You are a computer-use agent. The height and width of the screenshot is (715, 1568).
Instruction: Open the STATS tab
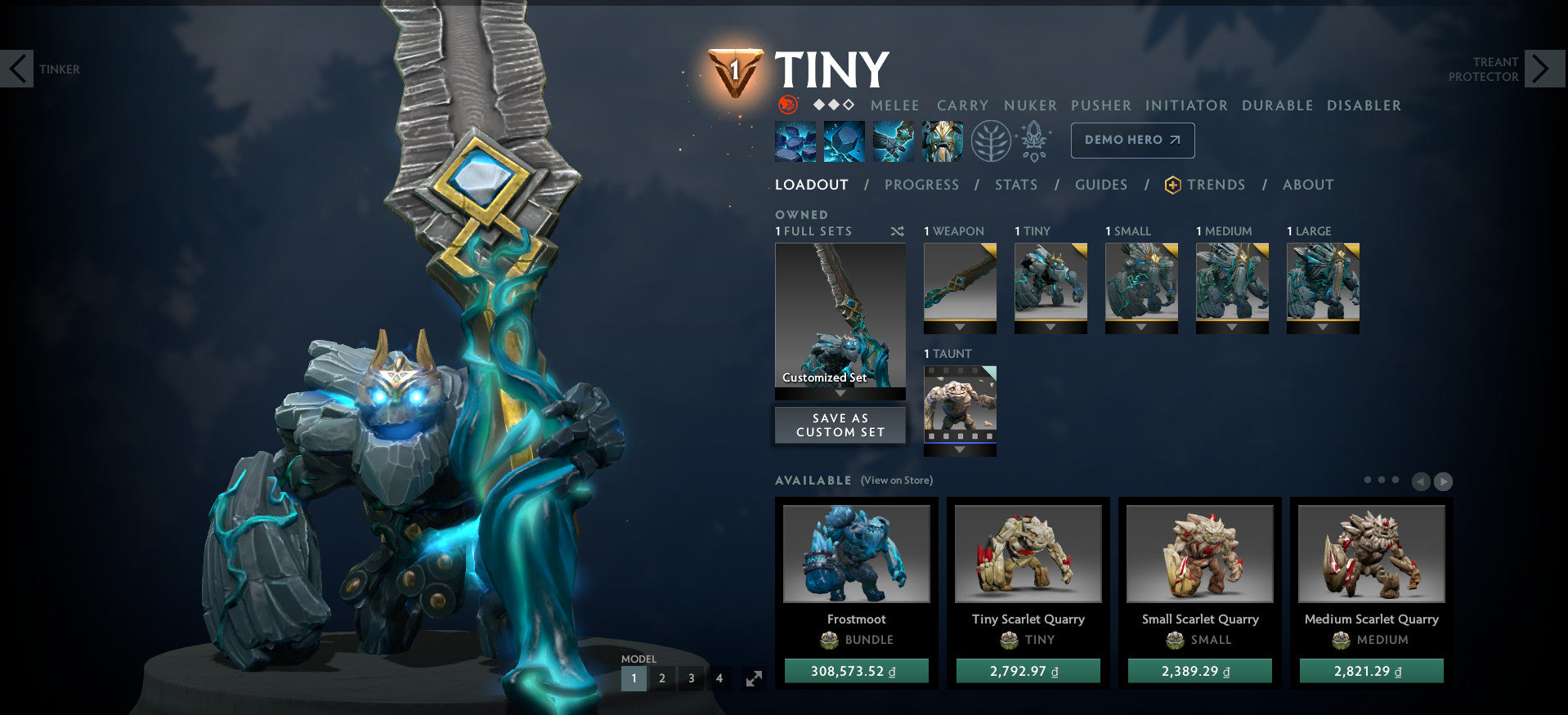click(1016, 185)
